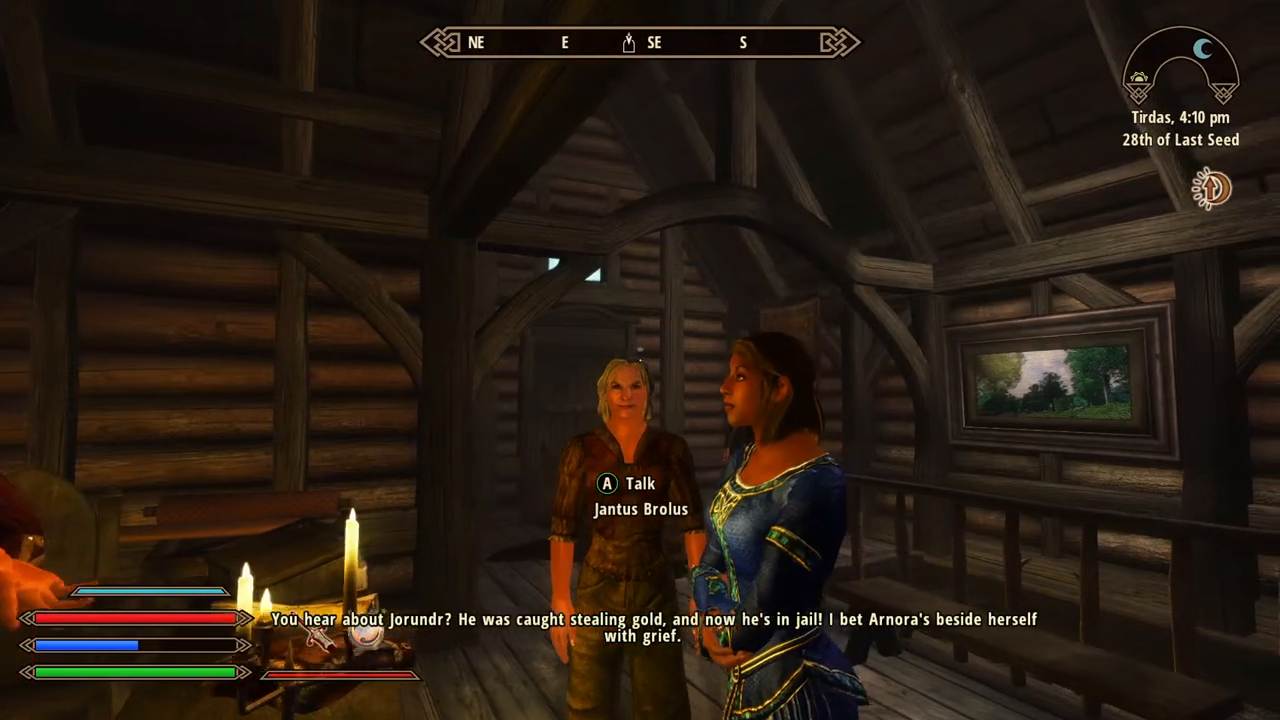Select the marker icon on the compass

click(x=629, y=43)
